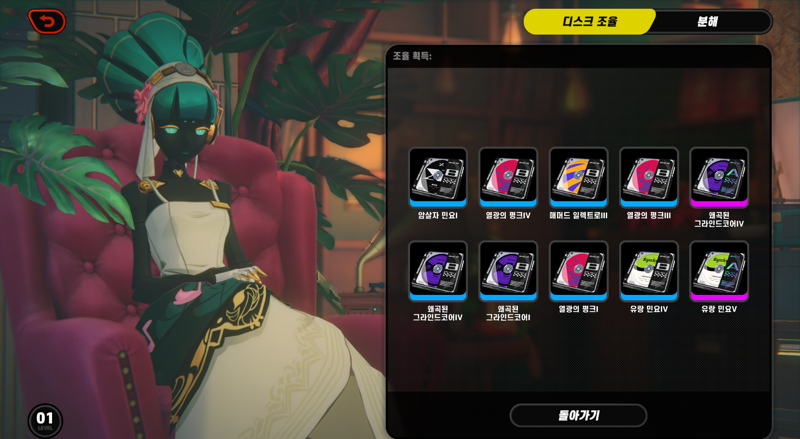This screenshot has width=800, height=439.
Task: Select the 암살자 민요I disc
Action: click(x=438, y=177)
